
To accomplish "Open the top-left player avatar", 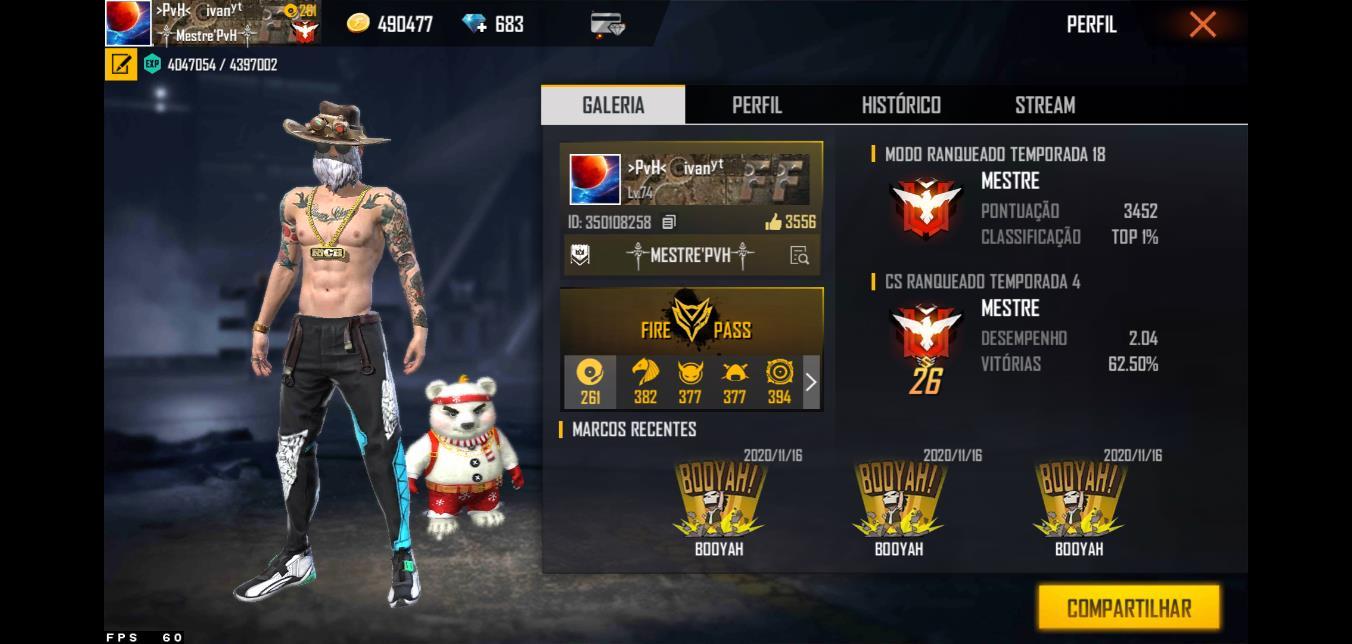I will [128, 23].
